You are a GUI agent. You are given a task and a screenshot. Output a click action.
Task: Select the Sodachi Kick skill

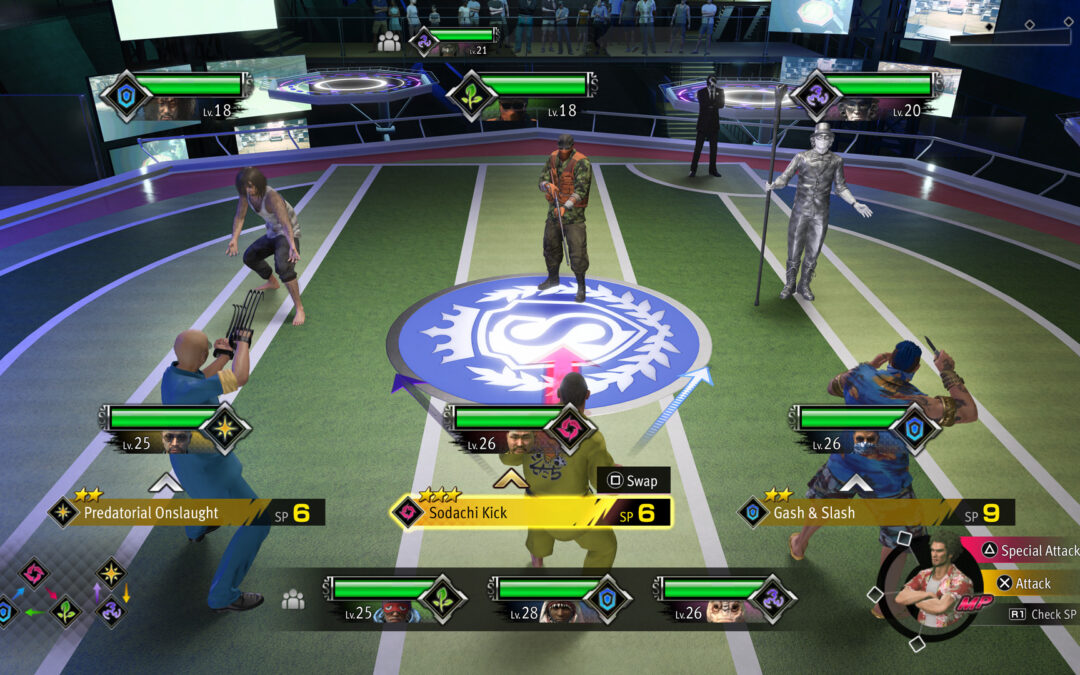[530, 513]
